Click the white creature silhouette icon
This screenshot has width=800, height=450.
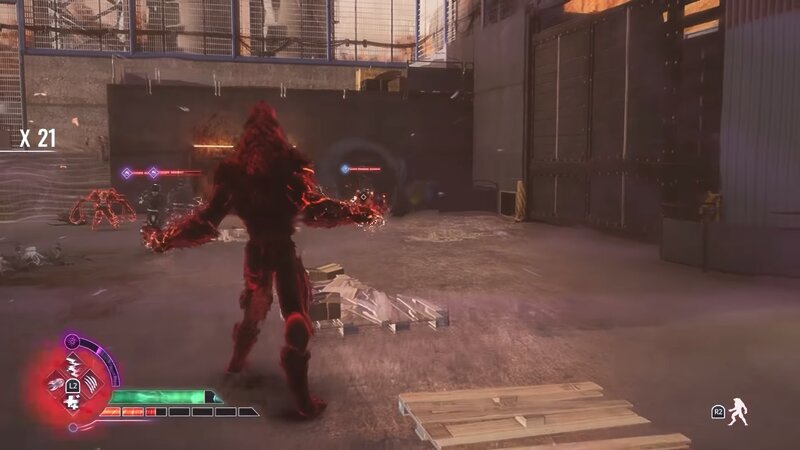[738, 411]
